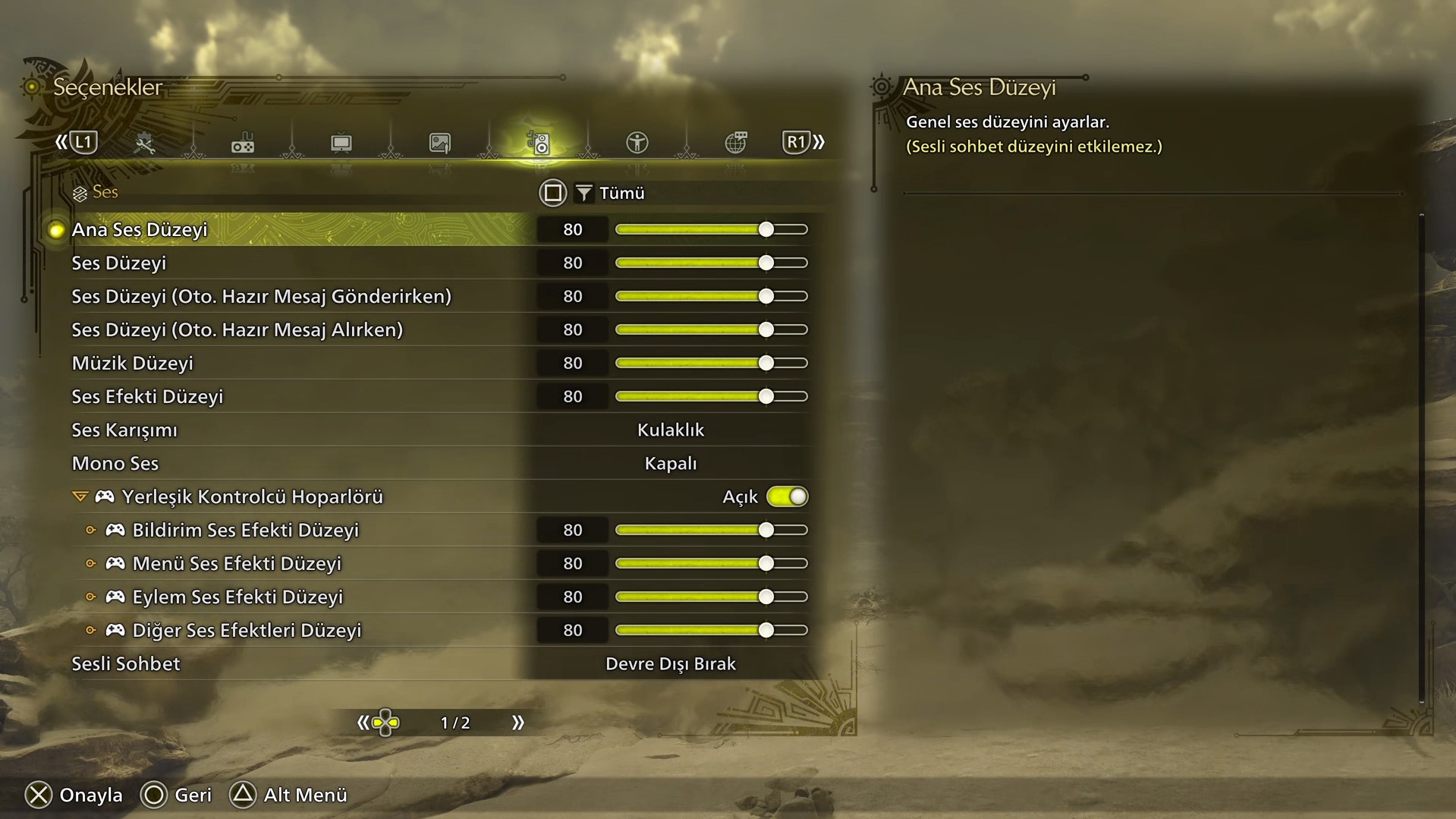Screen dimensions: 1456x819
Task: Adjust Diğer Ses Efektleri Düzeyi slider
Action: point(766,630)
